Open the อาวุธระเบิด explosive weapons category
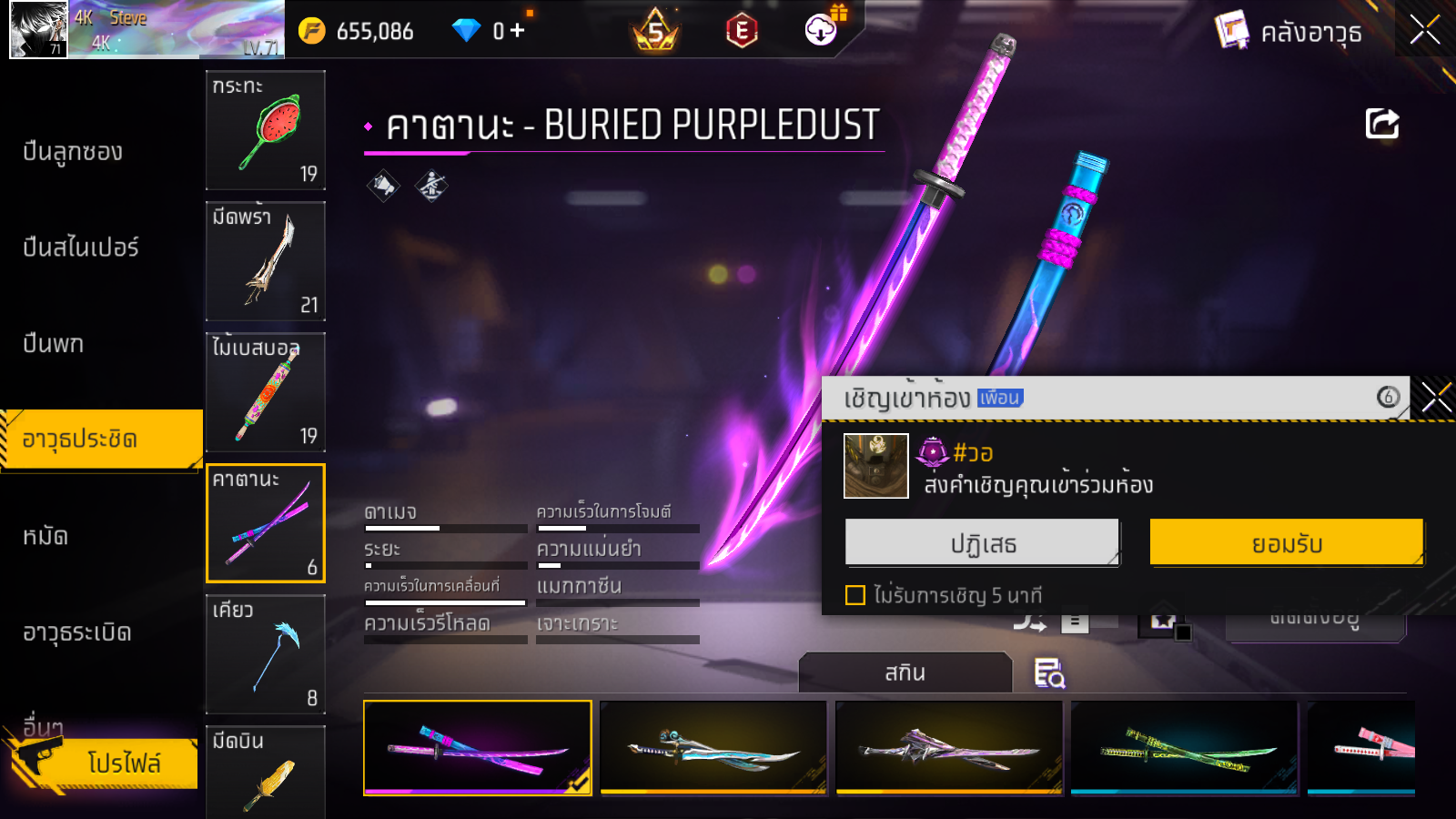The height and width of the screenshot is (819, 1456). (x=77, y=632)
